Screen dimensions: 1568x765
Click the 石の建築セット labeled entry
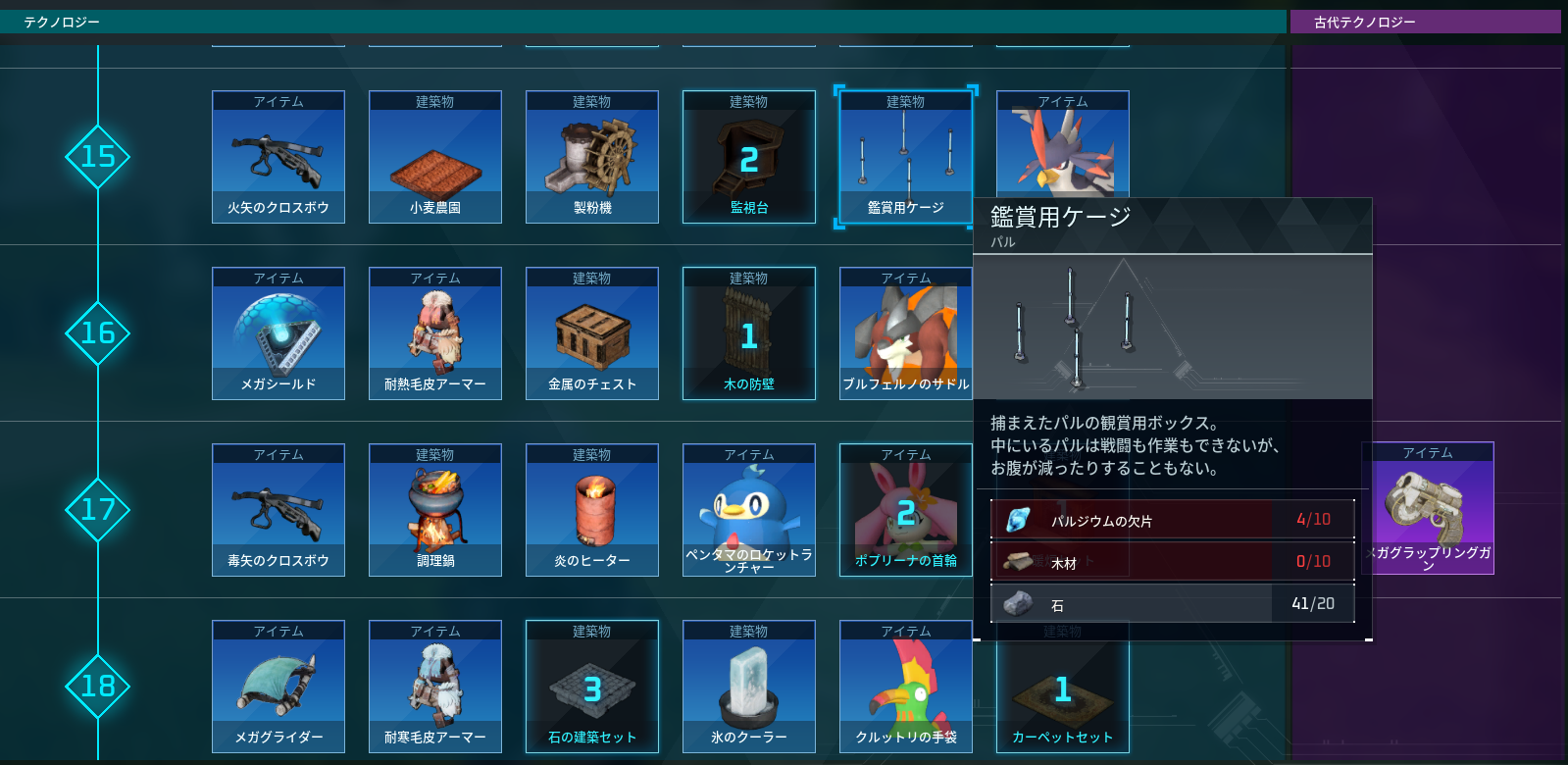(x=591, y=687)
